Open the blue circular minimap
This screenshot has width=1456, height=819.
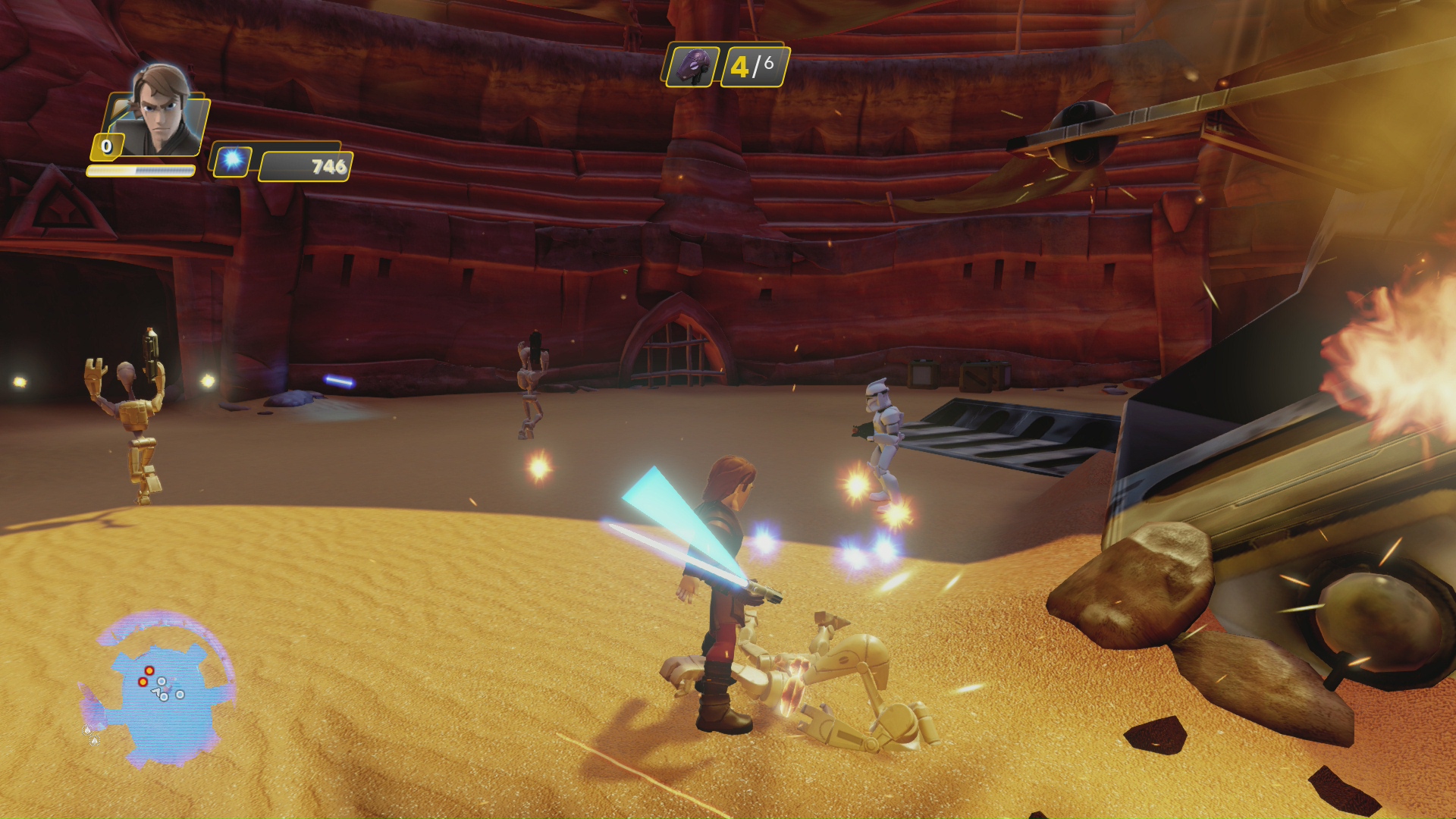click(x=158, y=689)
